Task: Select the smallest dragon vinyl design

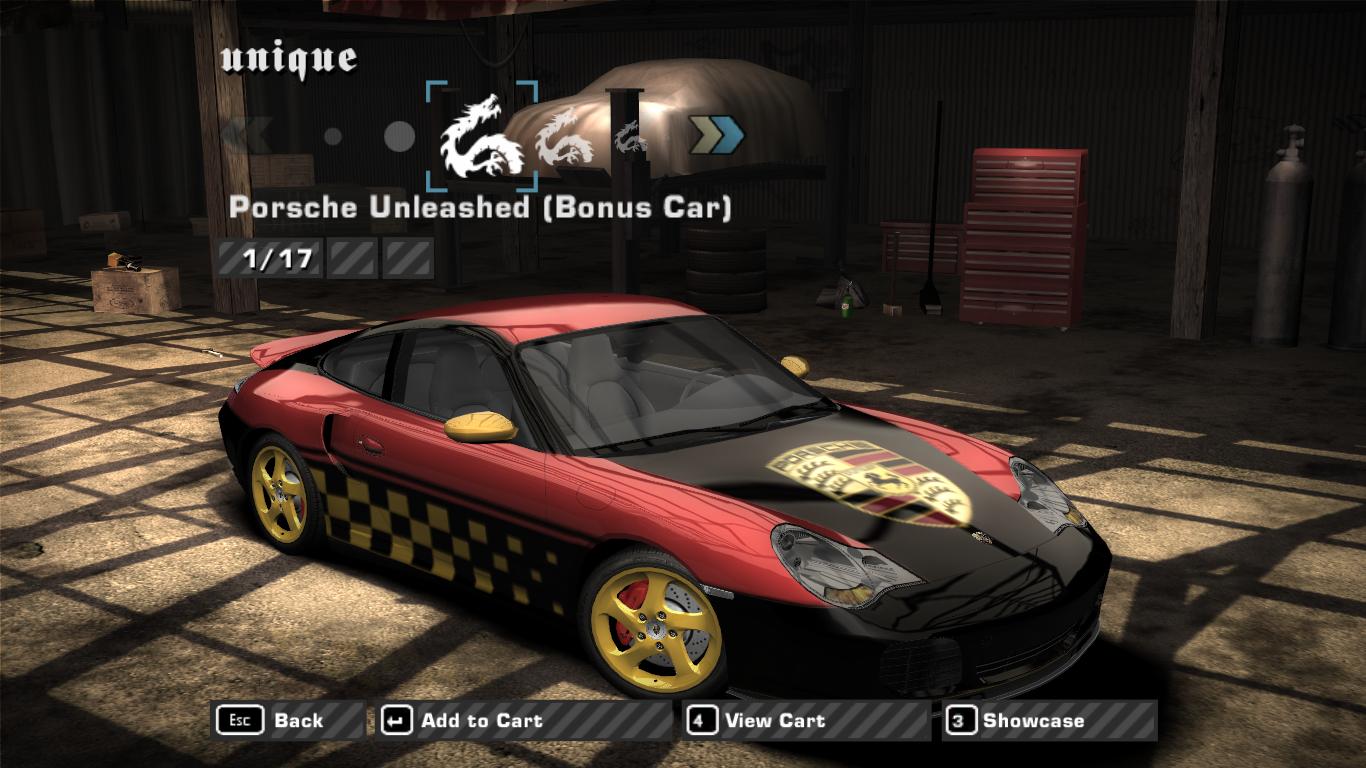Action: pyautogui.click(x=629, y=137)
